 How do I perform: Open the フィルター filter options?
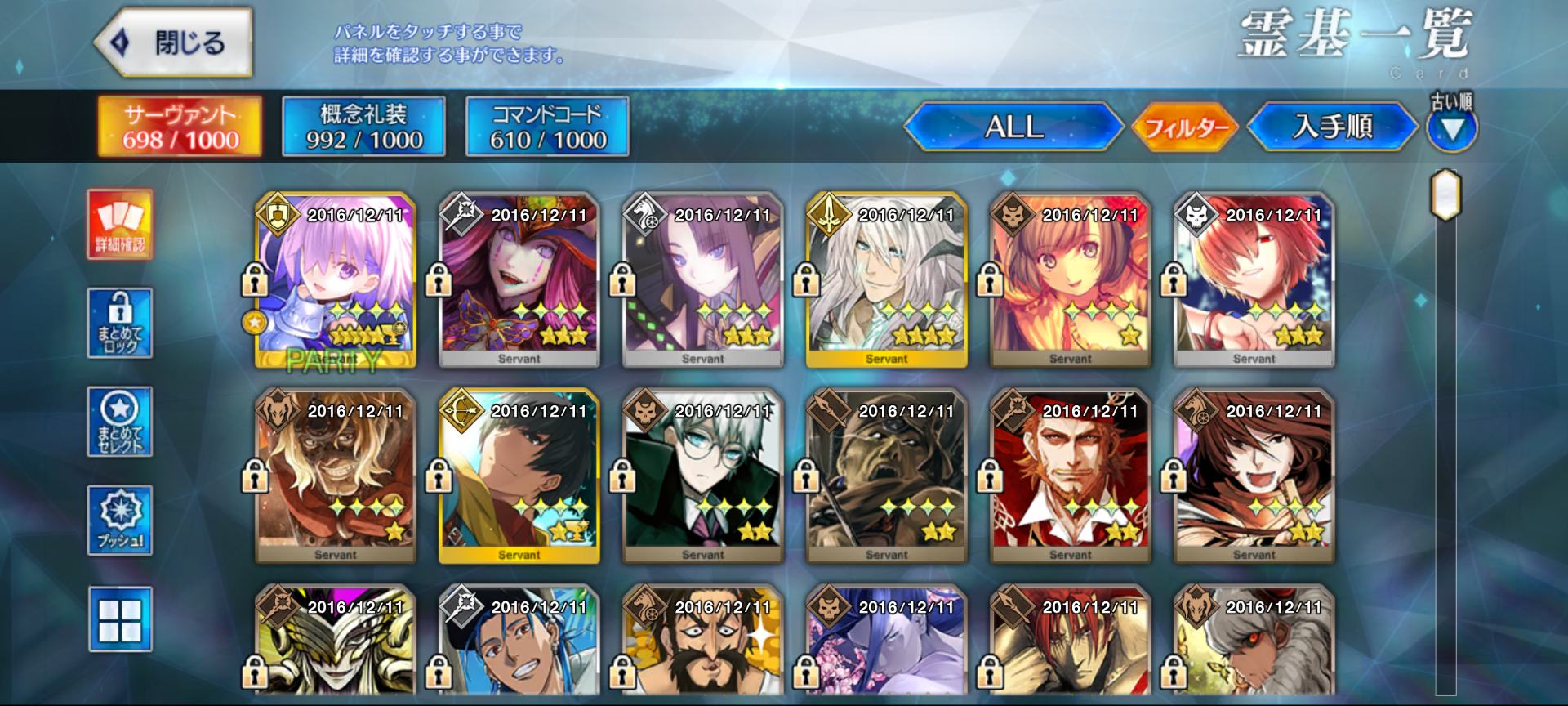point(1186,127)
